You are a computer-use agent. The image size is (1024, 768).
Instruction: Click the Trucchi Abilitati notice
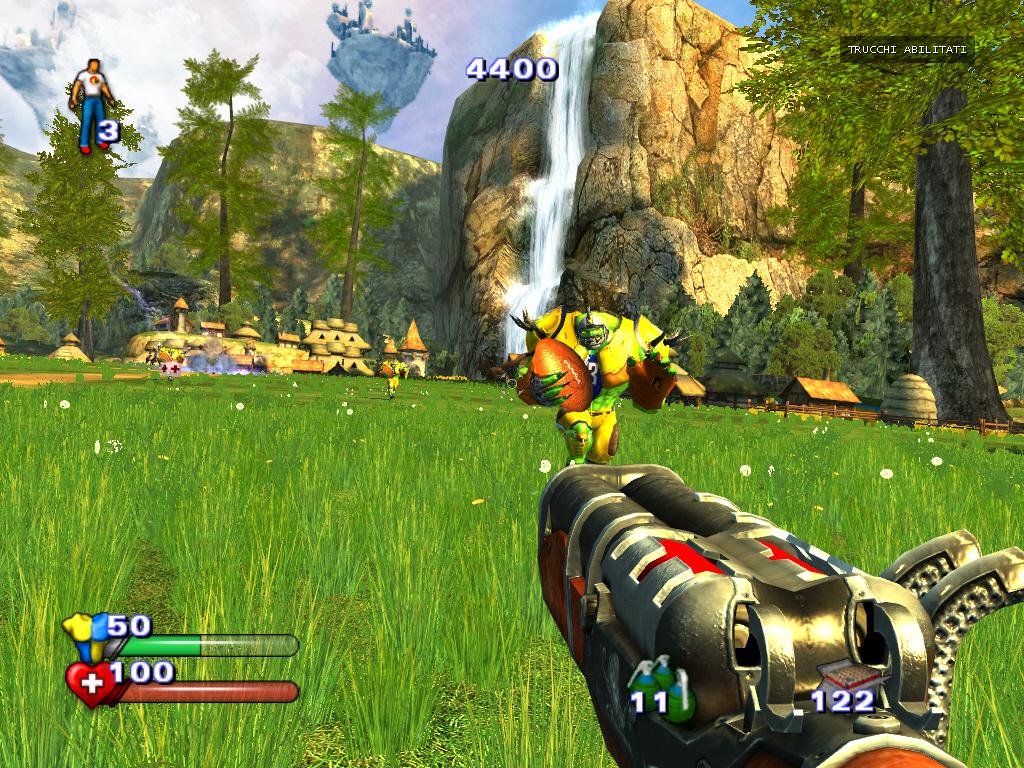coord(907,50)
